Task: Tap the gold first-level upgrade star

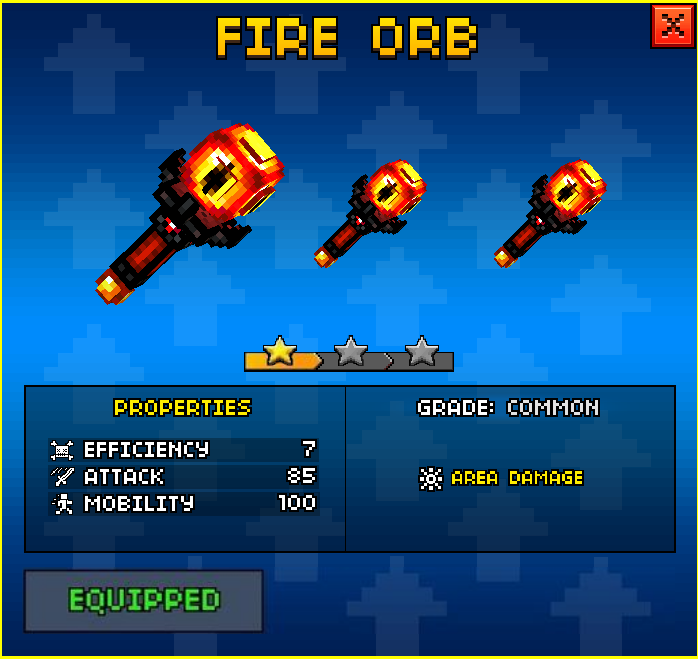Action: click(281, 352)
